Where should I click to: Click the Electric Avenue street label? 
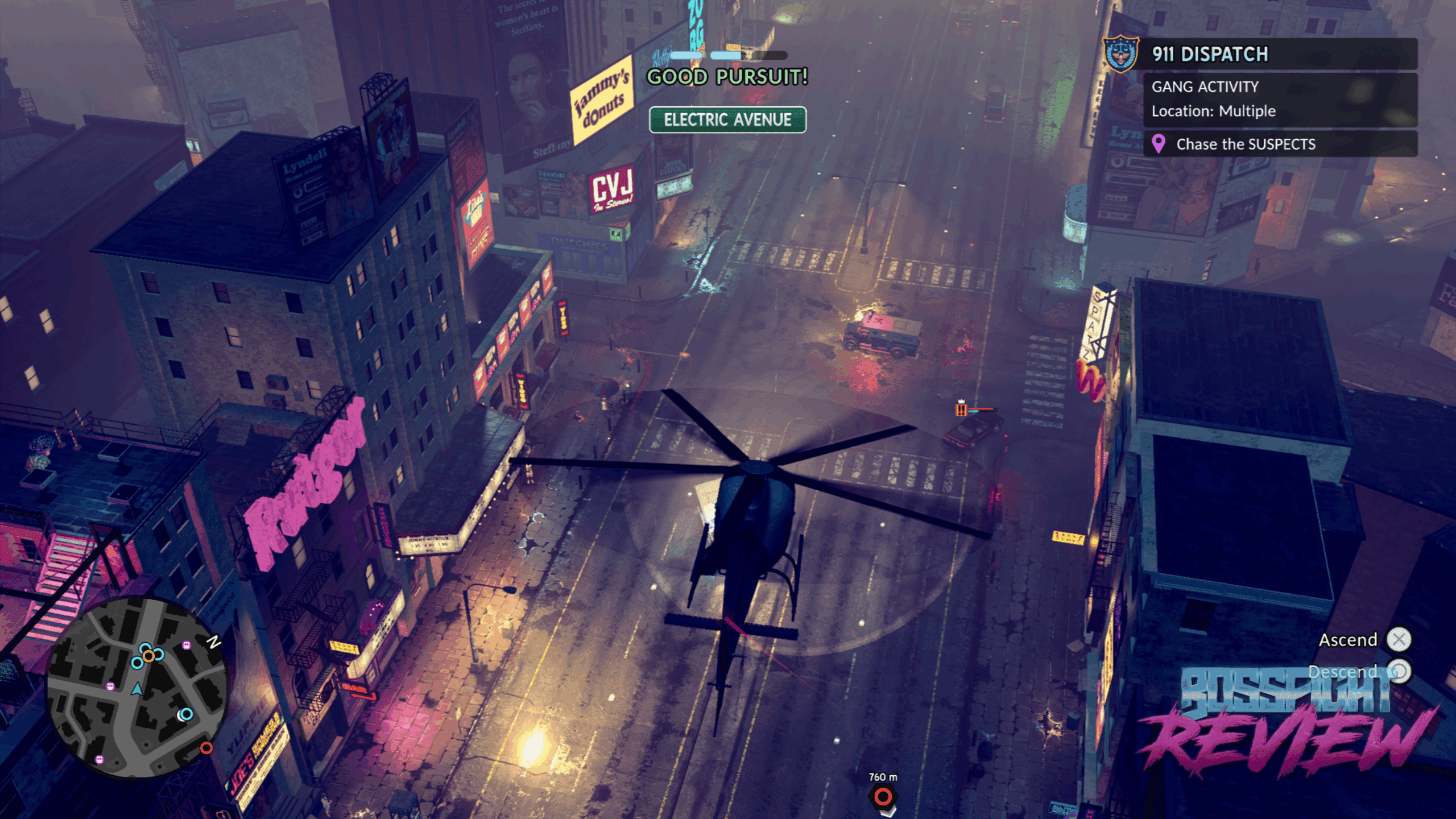coord(727,119)
